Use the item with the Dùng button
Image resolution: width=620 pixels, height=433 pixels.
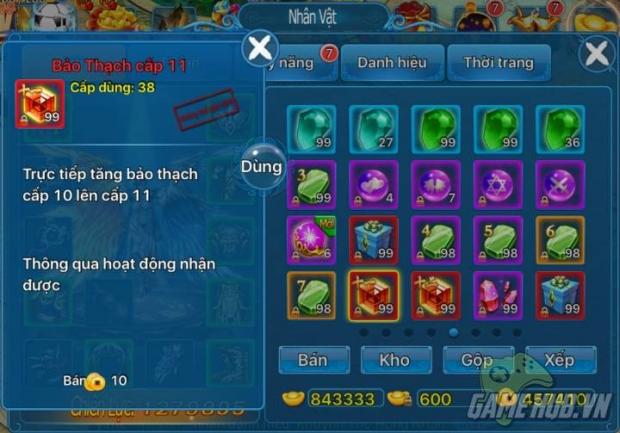coord(262,167)
